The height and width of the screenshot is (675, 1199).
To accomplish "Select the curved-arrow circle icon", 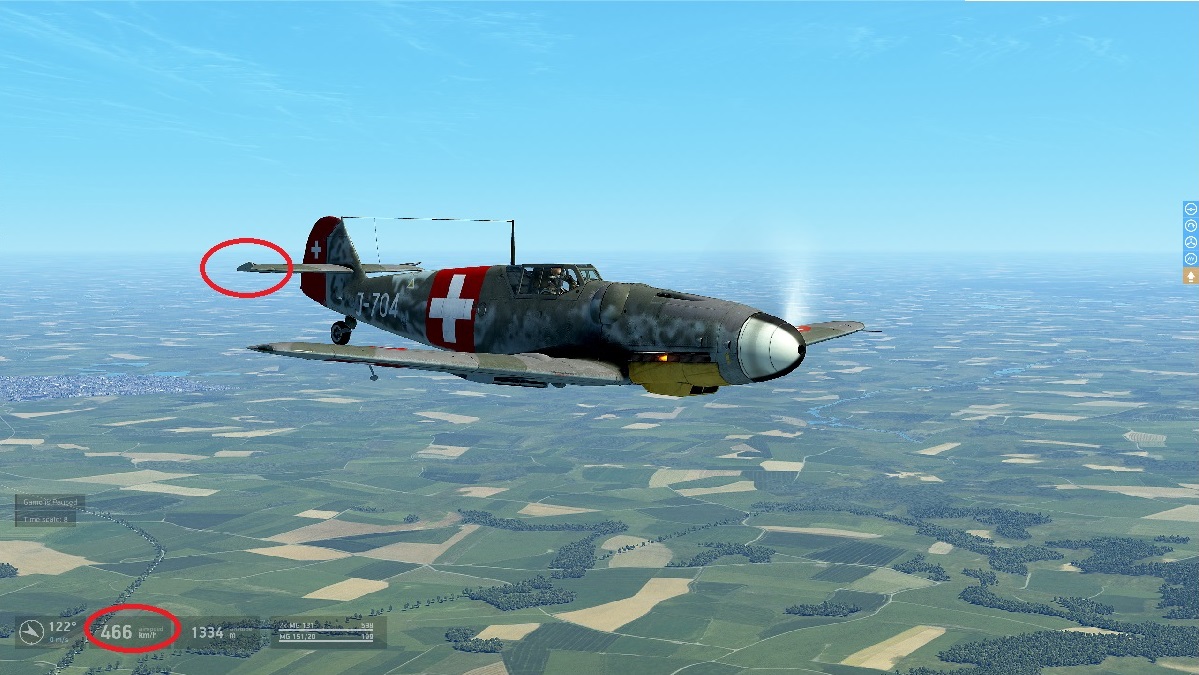I will point(1191,226).
